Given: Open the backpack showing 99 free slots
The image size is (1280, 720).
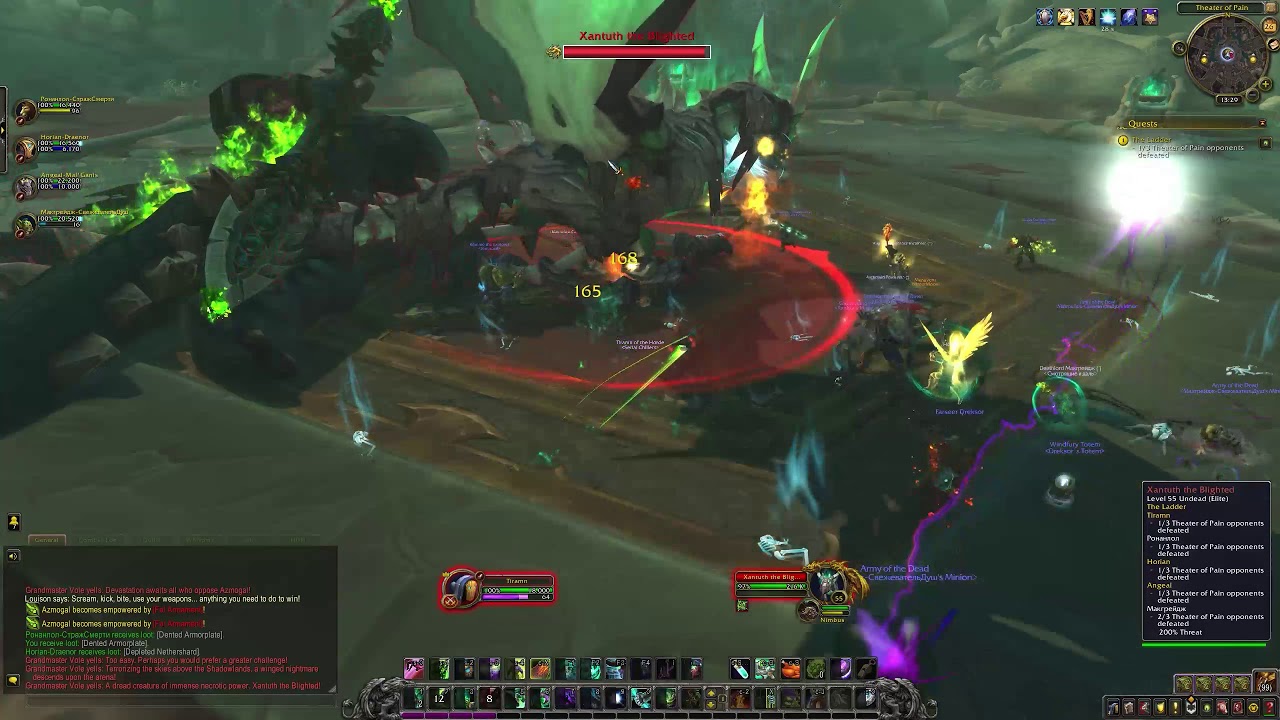Looking at the screenshot, I should tap(1264, 682).
